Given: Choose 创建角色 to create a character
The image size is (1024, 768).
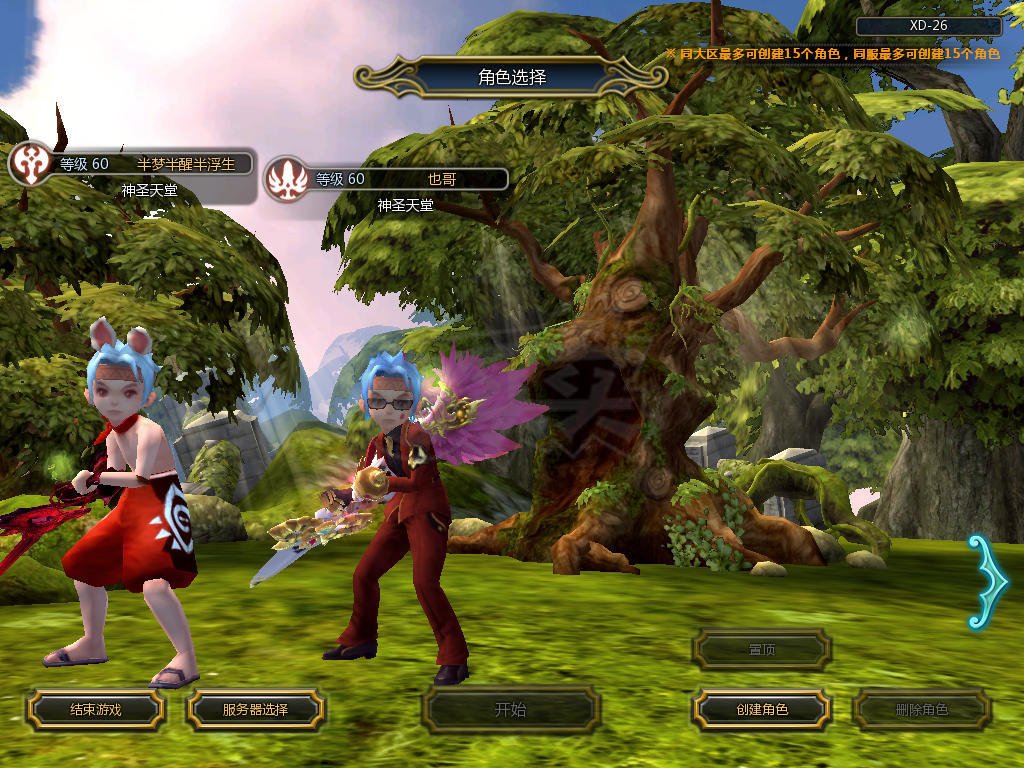Looking at the screenshot, I should pyautogui.click(x=762, y=709).
